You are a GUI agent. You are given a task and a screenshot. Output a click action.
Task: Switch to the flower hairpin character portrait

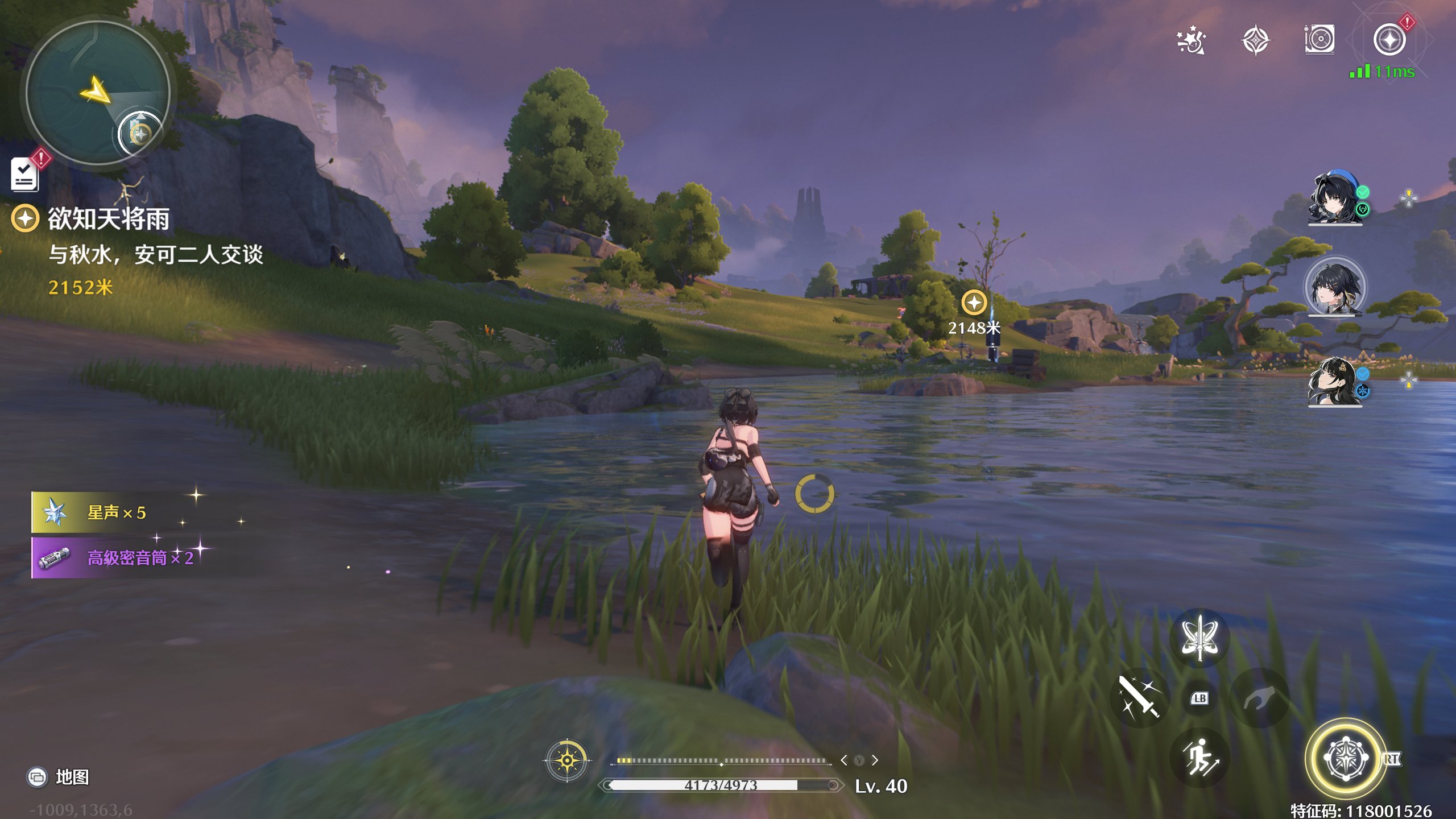coord(1334,381)
